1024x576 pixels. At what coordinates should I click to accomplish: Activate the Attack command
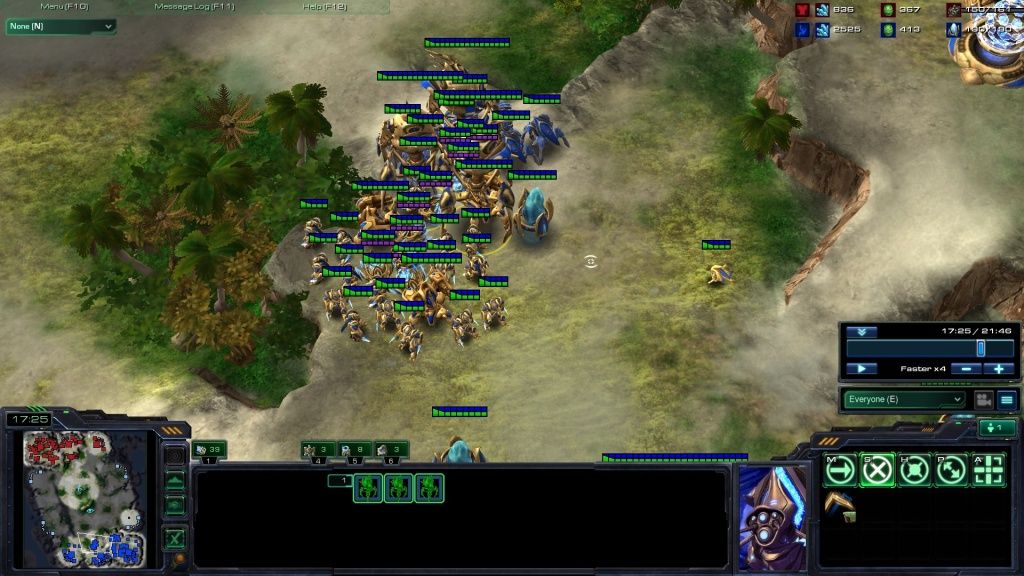click(988, 469)
